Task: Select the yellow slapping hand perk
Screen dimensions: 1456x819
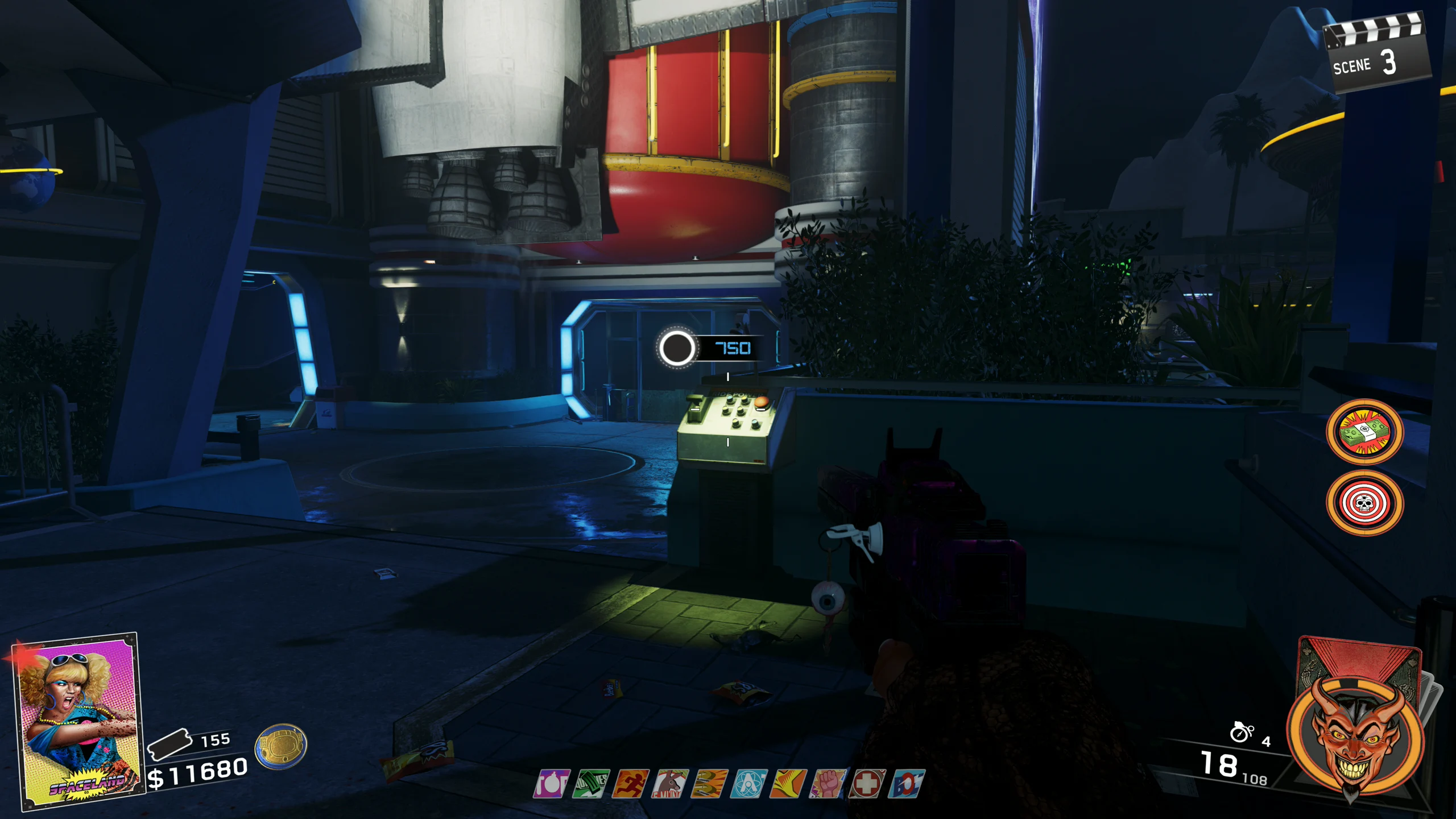Action: [788, 784]
